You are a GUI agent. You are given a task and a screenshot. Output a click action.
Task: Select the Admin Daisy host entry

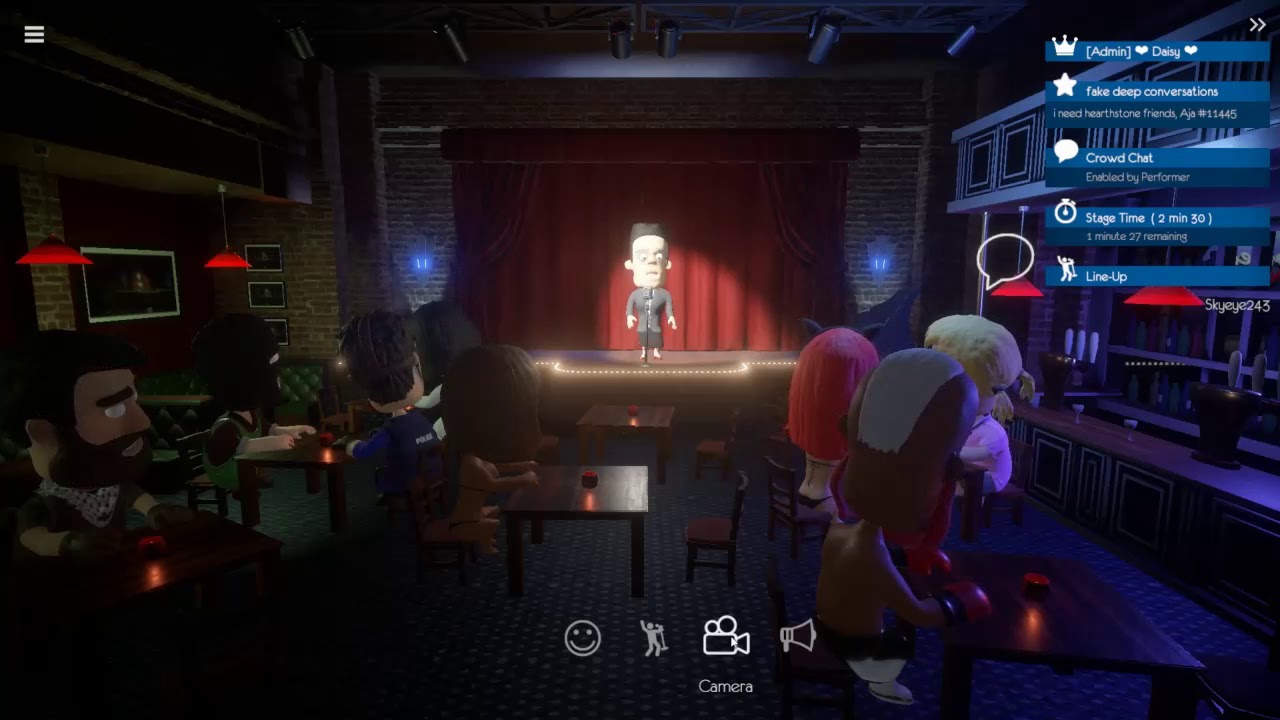(1141, 51)
